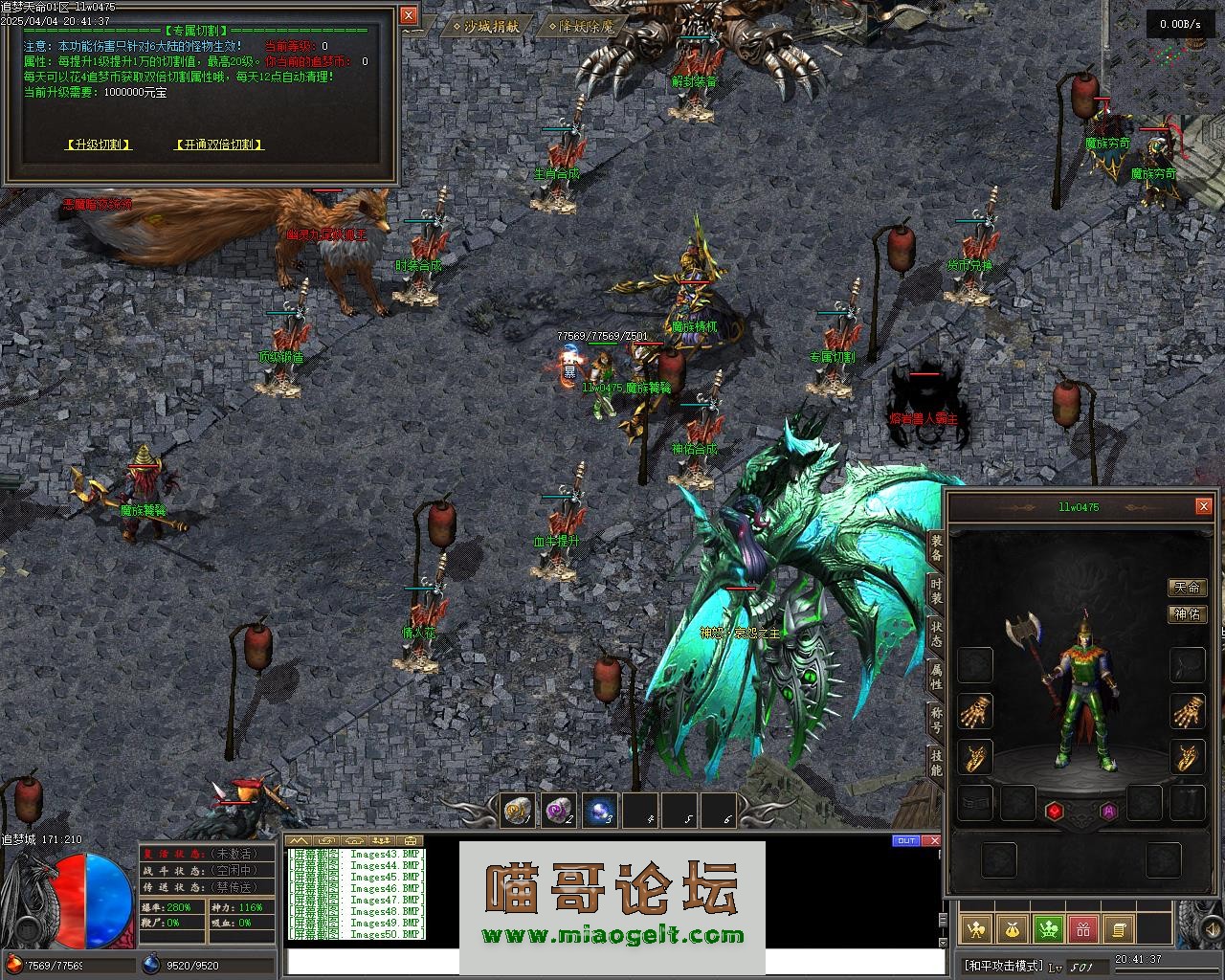1225x980 pixels.
Task: Close the llw0475 character panel
Action: point(1203,506)
